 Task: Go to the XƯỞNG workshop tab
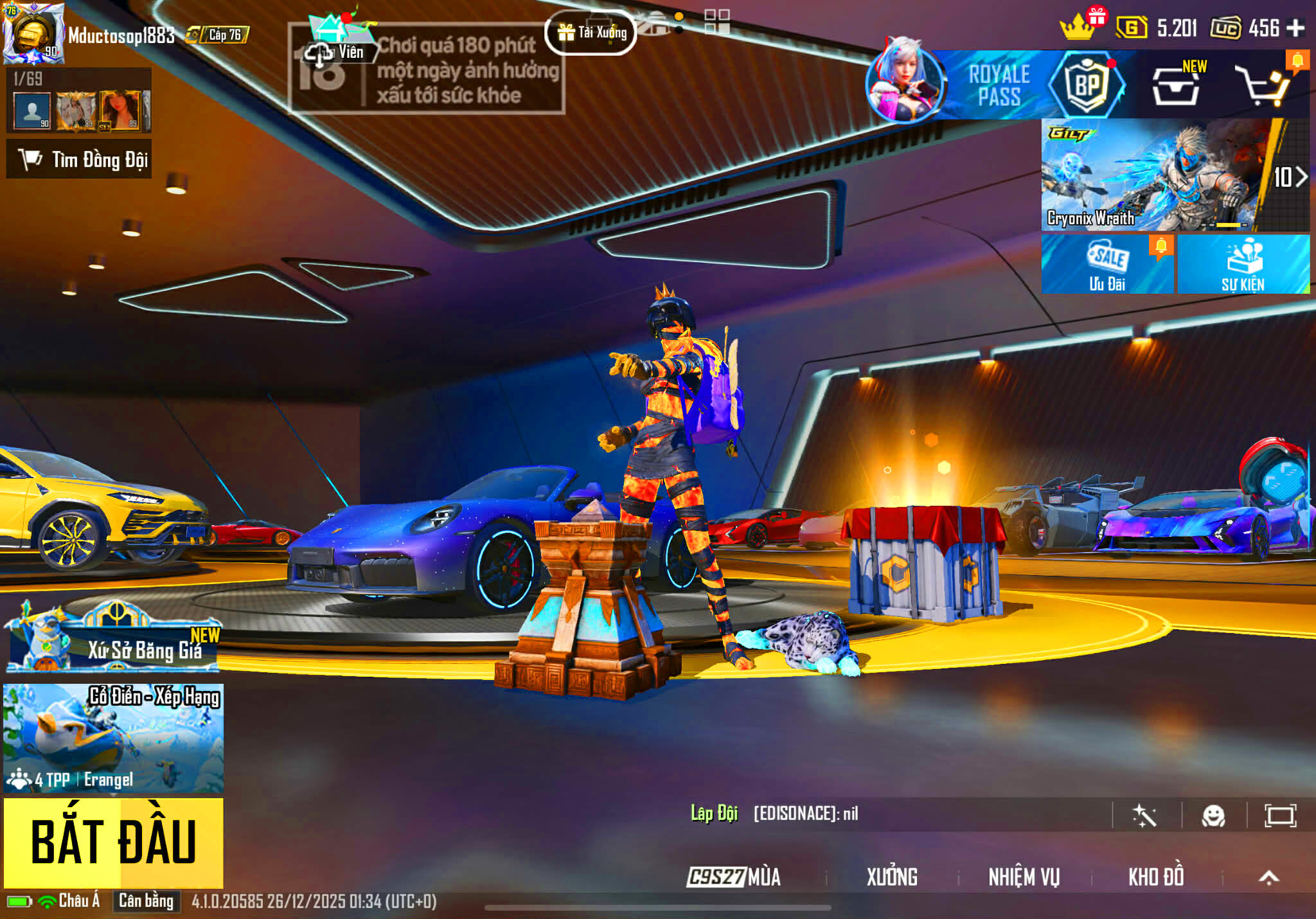[x=892, y=877]
